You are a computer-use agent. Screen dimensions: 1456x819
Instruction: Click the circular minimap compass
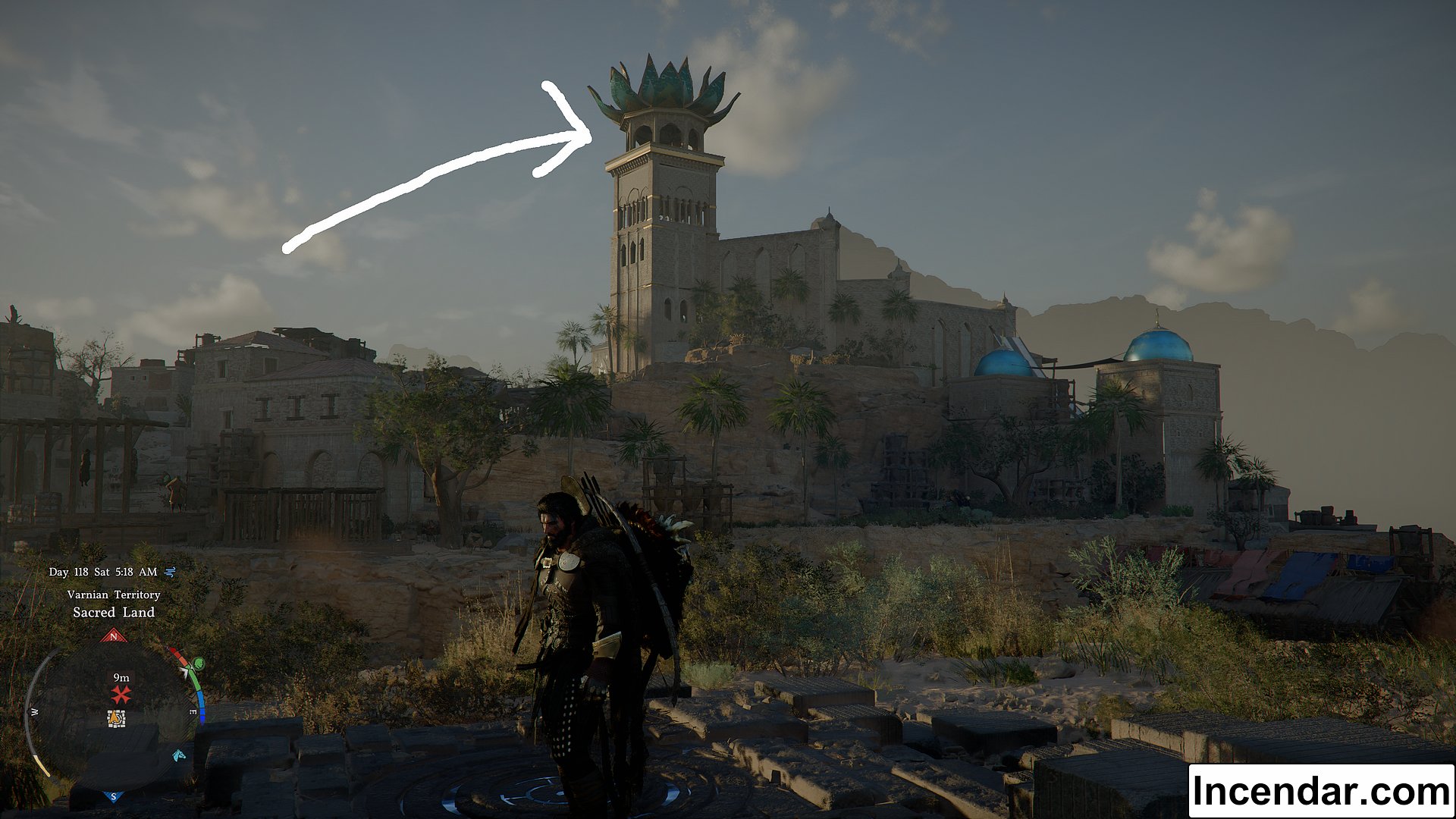(114, 717)
